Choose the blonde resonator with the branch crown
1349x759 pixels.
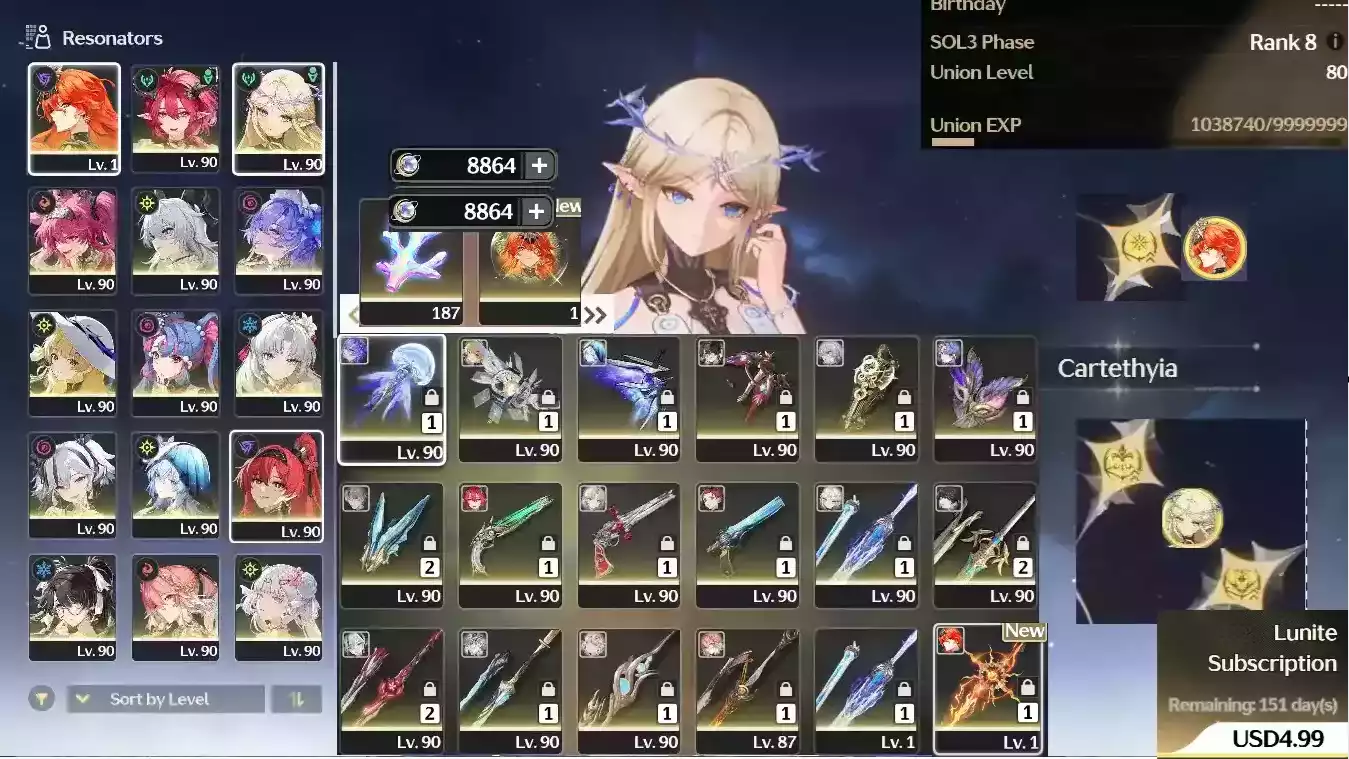(x=278, y=118)
